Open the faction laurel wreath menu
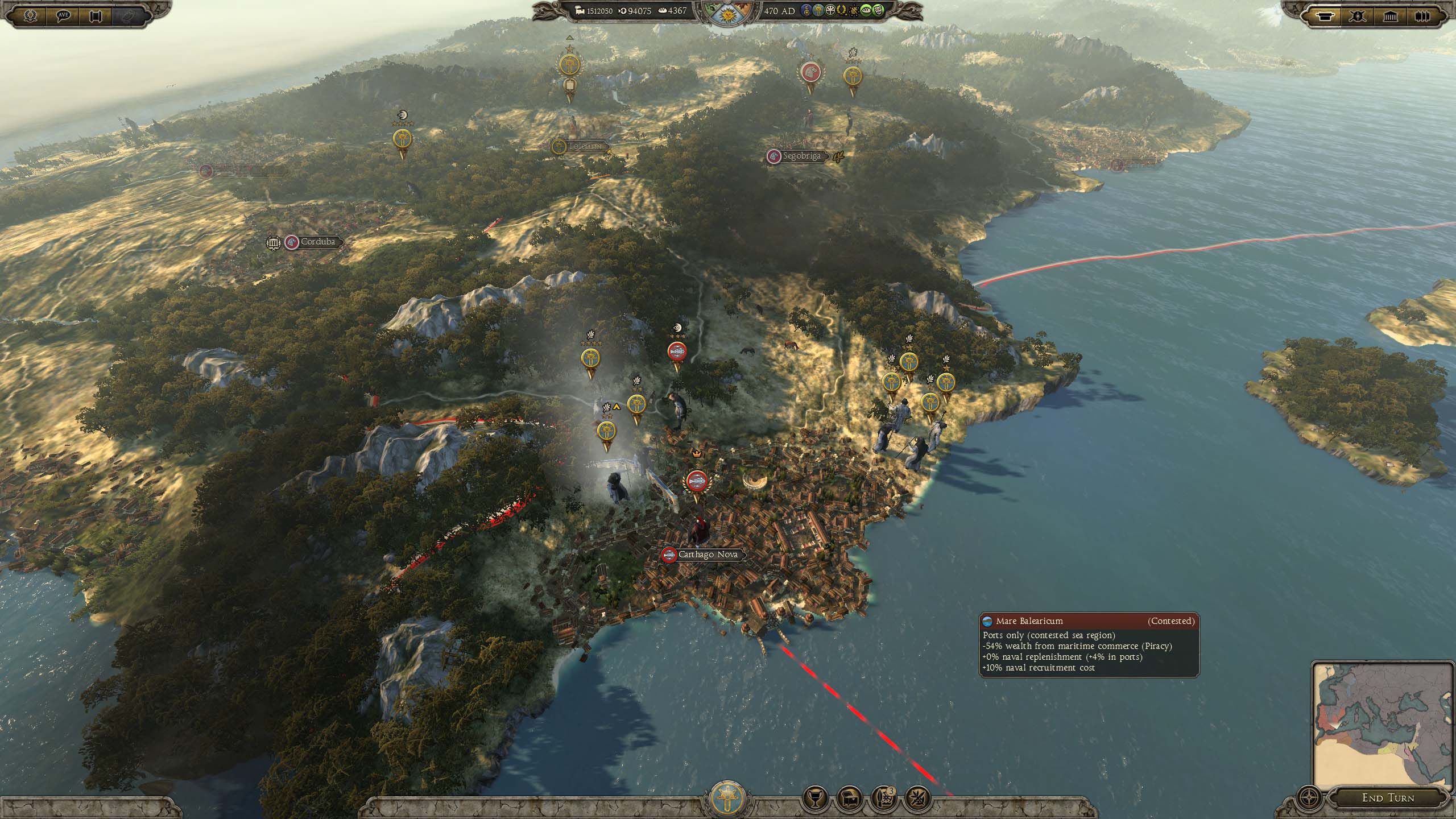This screenshot has height=819, width=1456. (31, 15)
